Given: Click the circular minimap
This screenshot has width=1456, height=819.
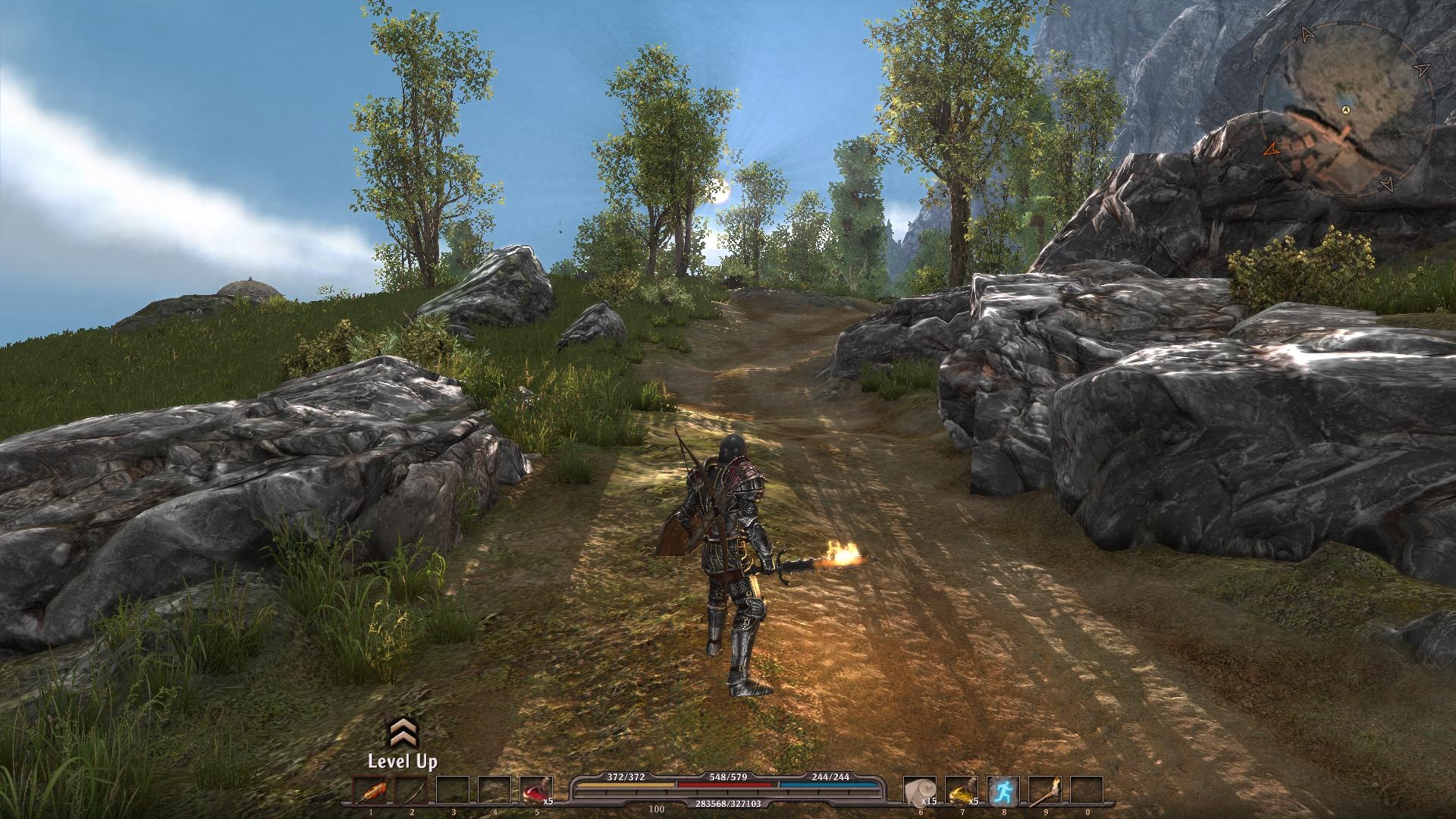Looking at the screenshot, I should 1347,111.
